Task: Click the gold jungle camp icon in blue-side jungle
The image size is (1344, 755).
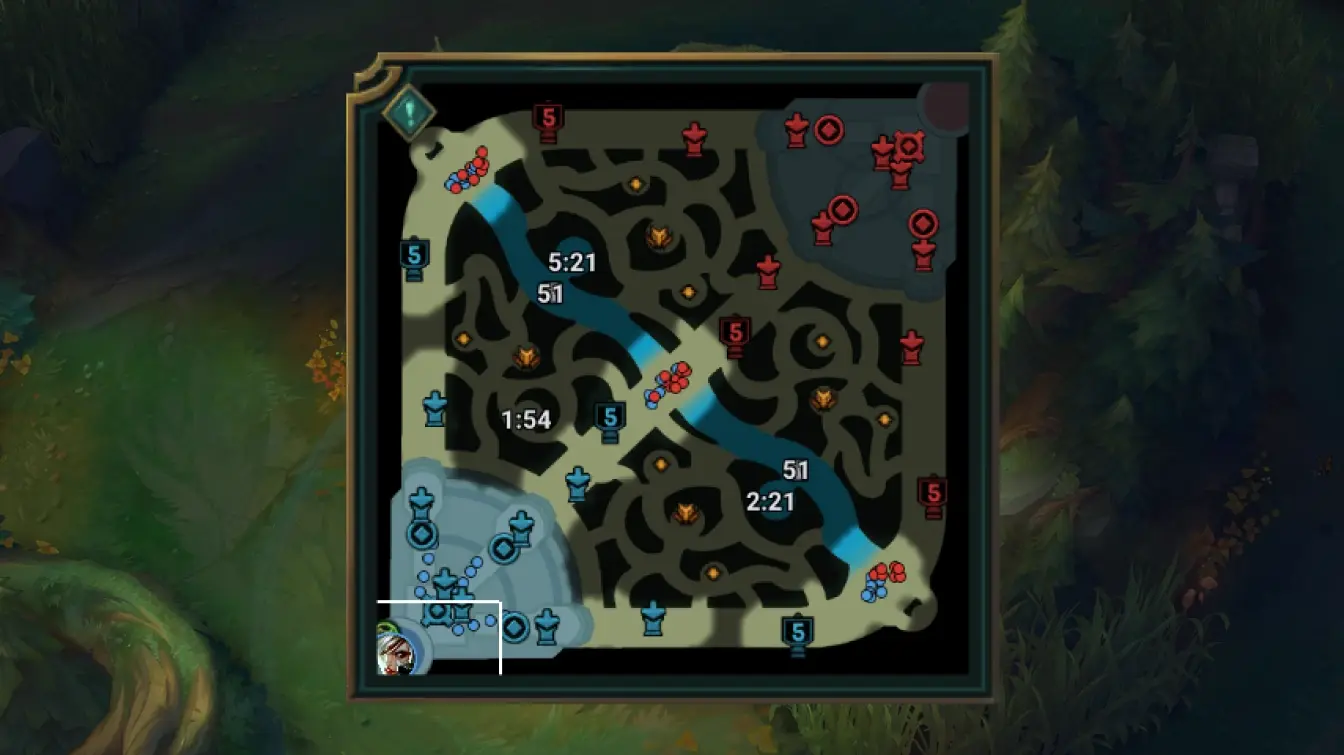Action: [x=527, y=353]
